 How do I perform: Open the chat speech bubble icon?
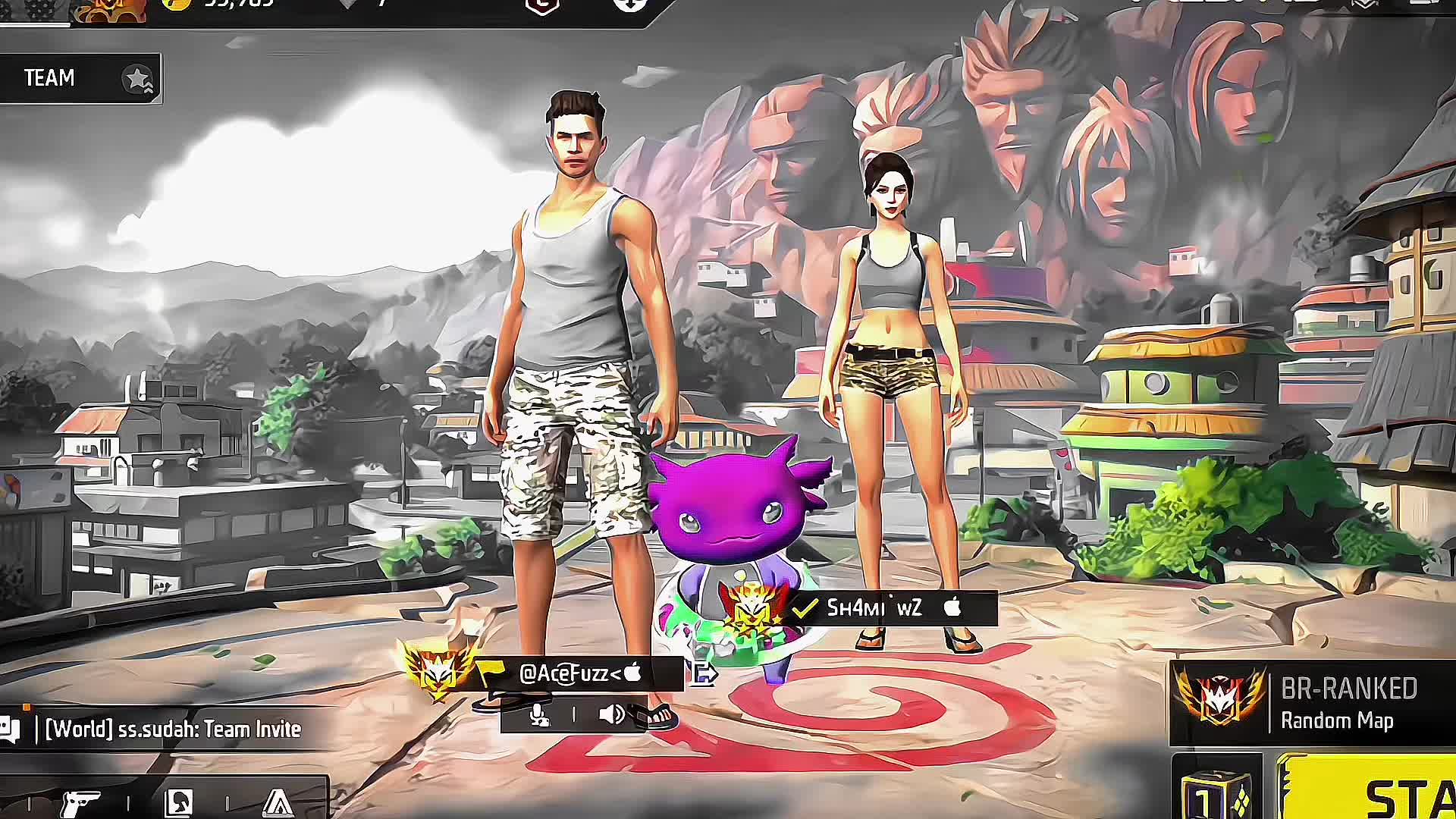[x=10, y=730]
